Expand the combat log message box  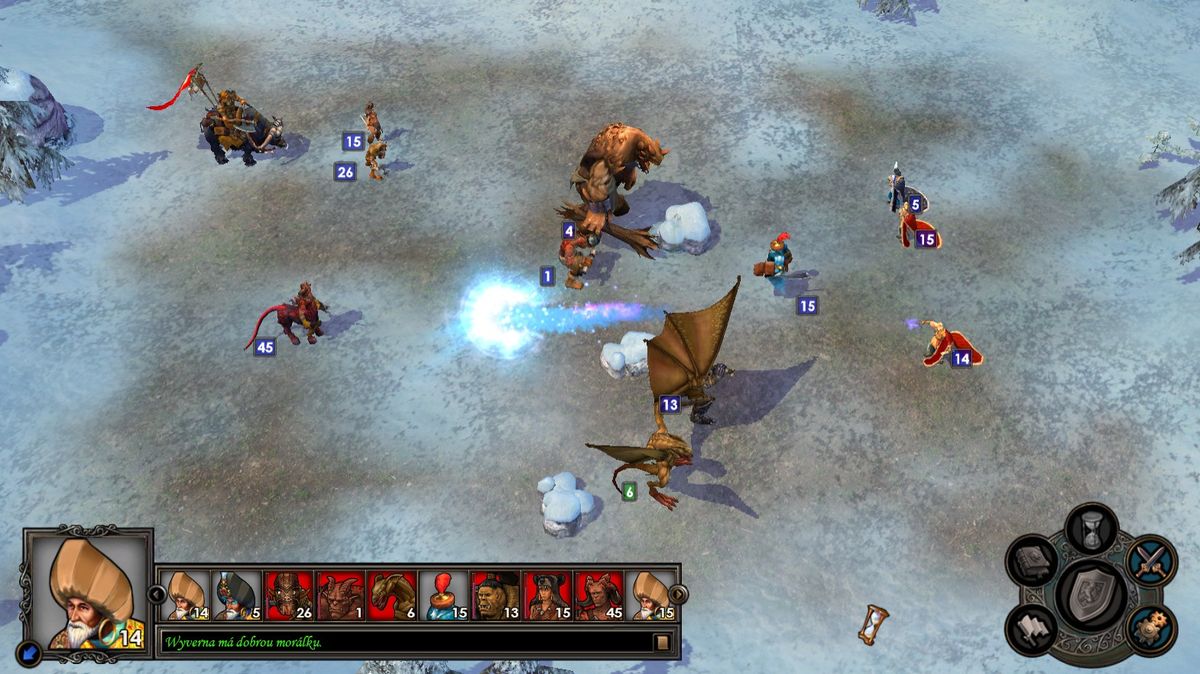662,642
